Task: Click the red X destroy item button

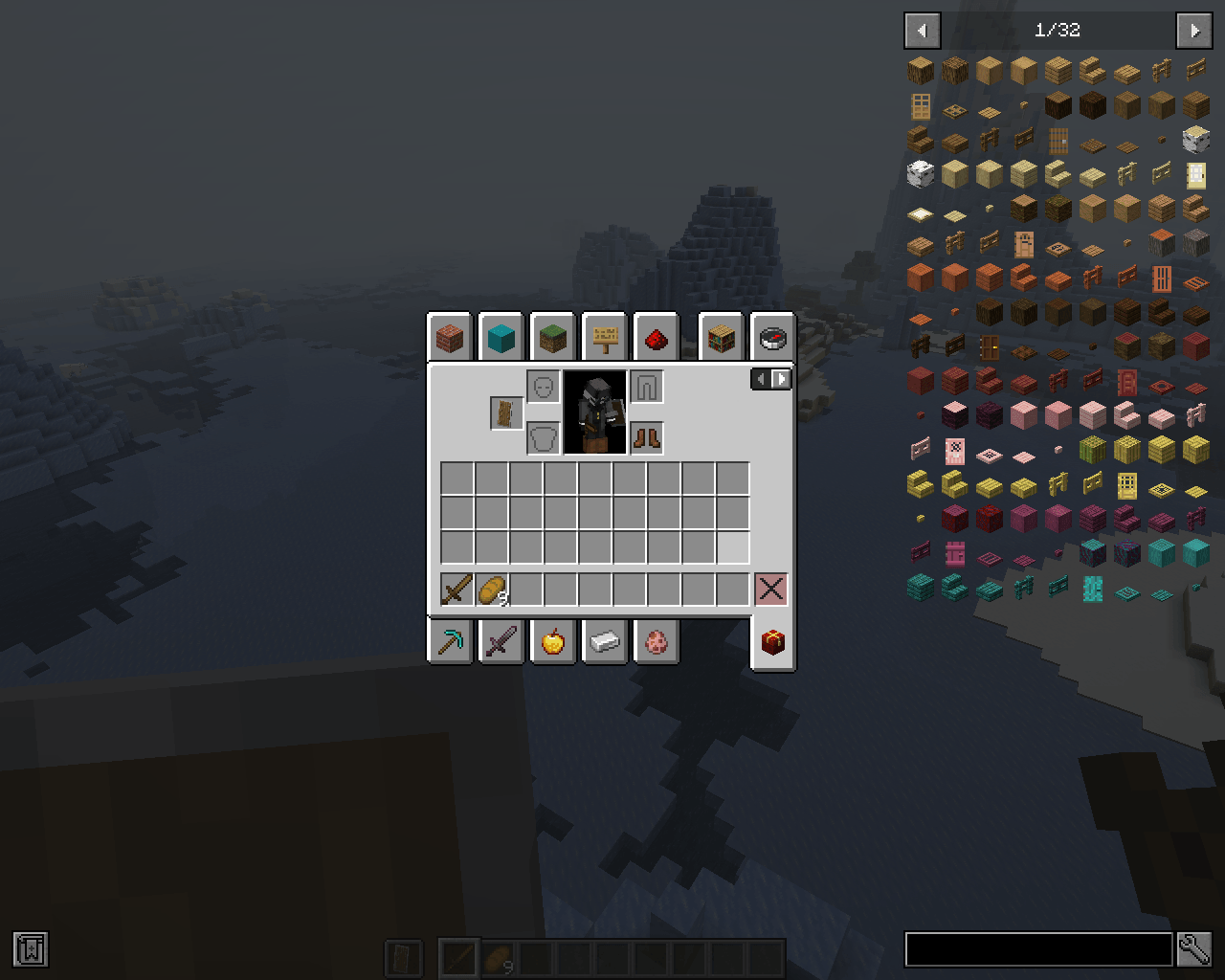Action: click(771, 588)
